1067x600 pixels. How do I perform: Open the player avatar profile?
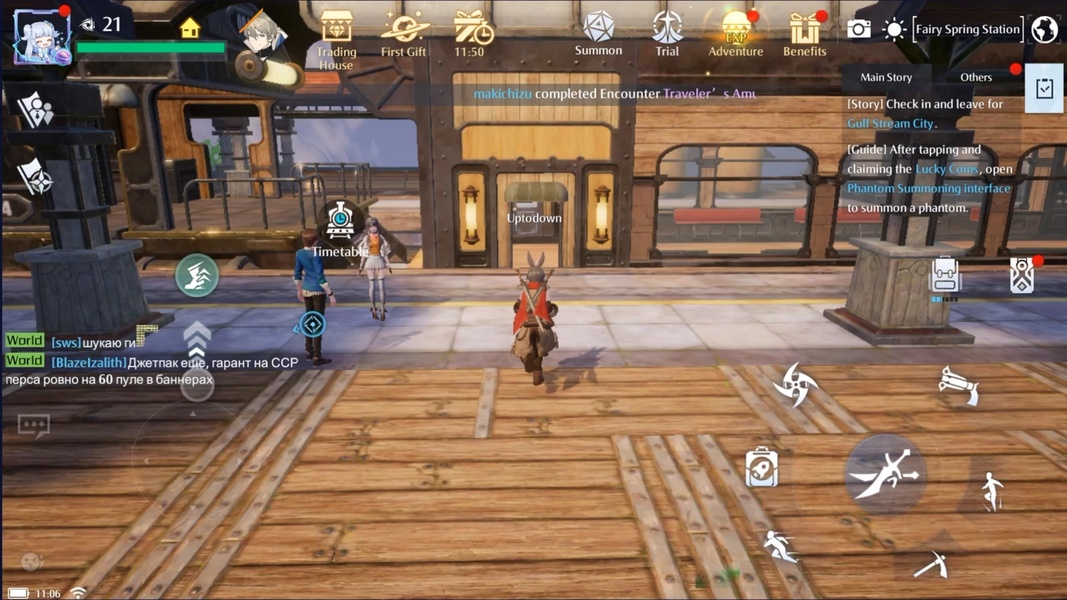[41, 37]
